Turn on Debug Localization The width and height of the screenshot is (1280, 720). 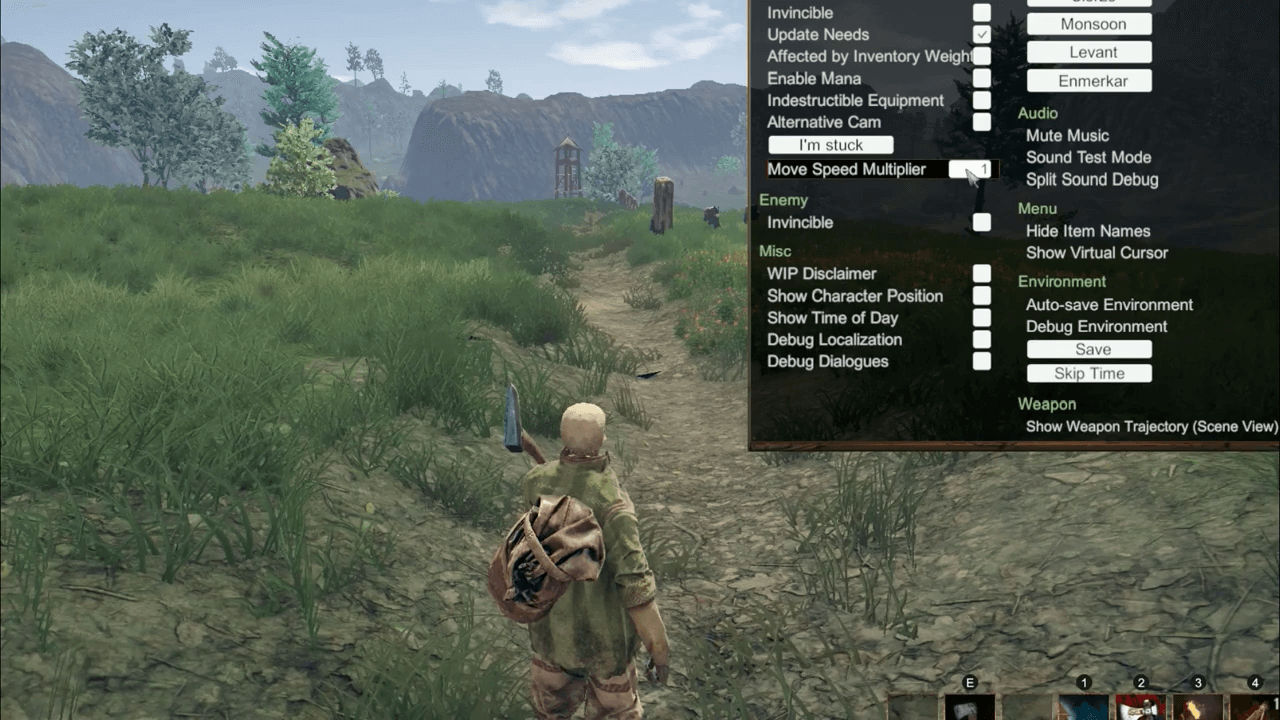tap(982, 340)
